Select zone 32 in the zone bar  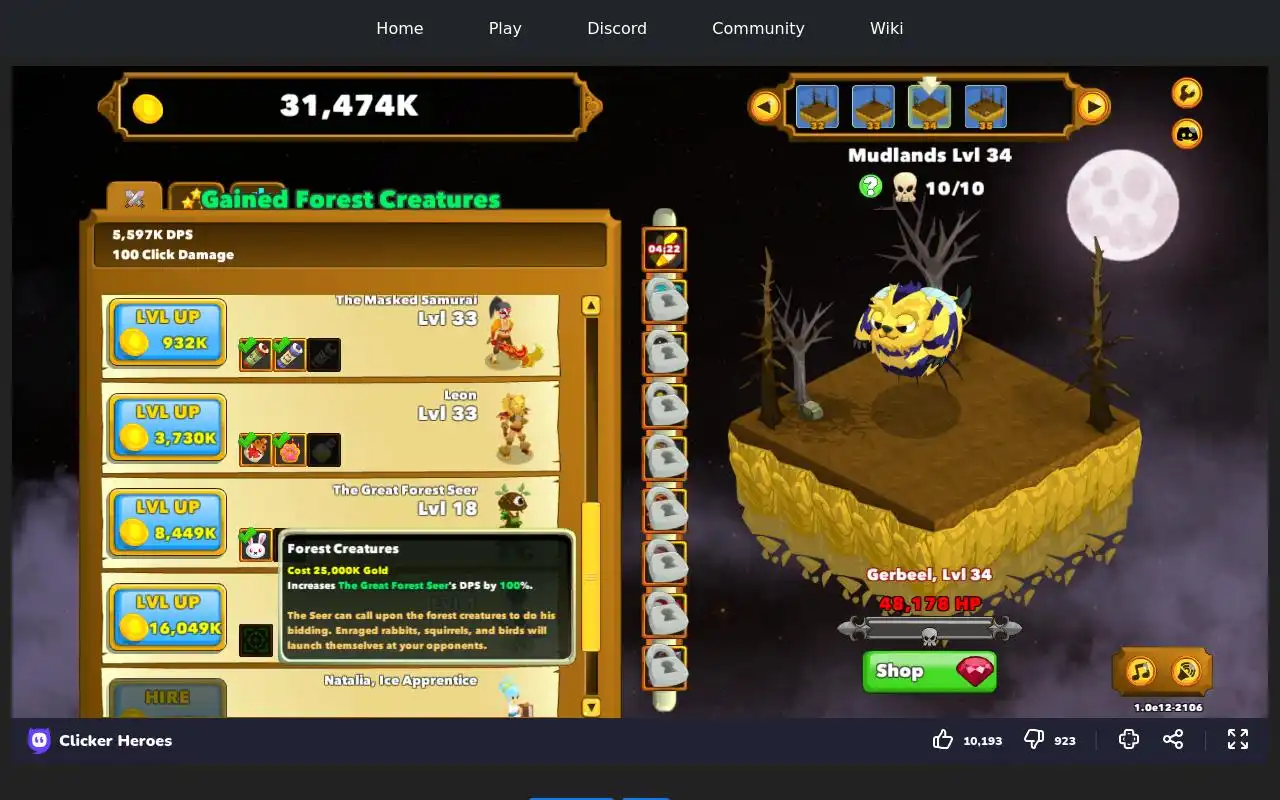tap(817, 107)
